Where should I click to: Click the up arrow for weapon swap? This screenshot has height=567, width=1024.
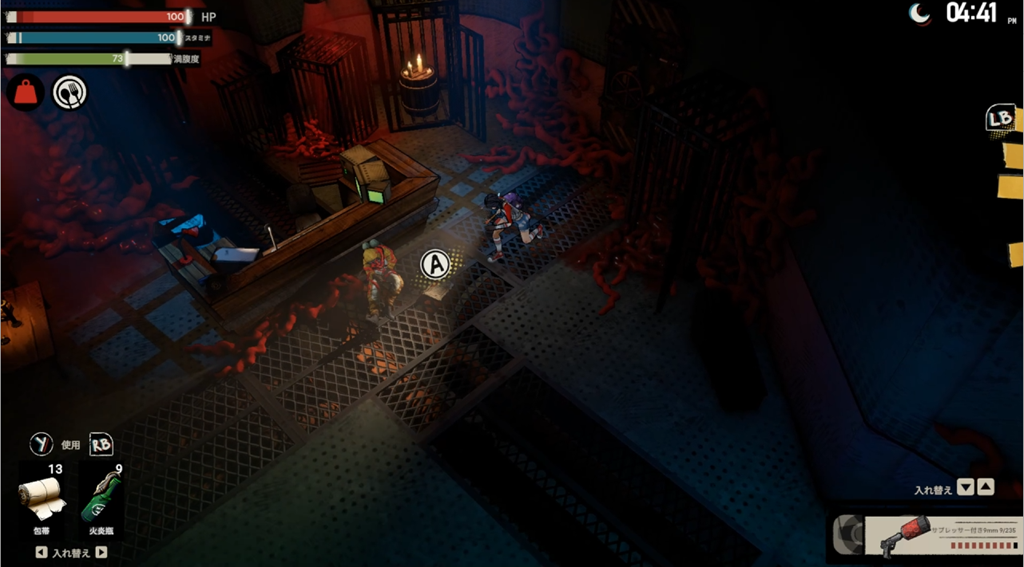tap(985, 488)
